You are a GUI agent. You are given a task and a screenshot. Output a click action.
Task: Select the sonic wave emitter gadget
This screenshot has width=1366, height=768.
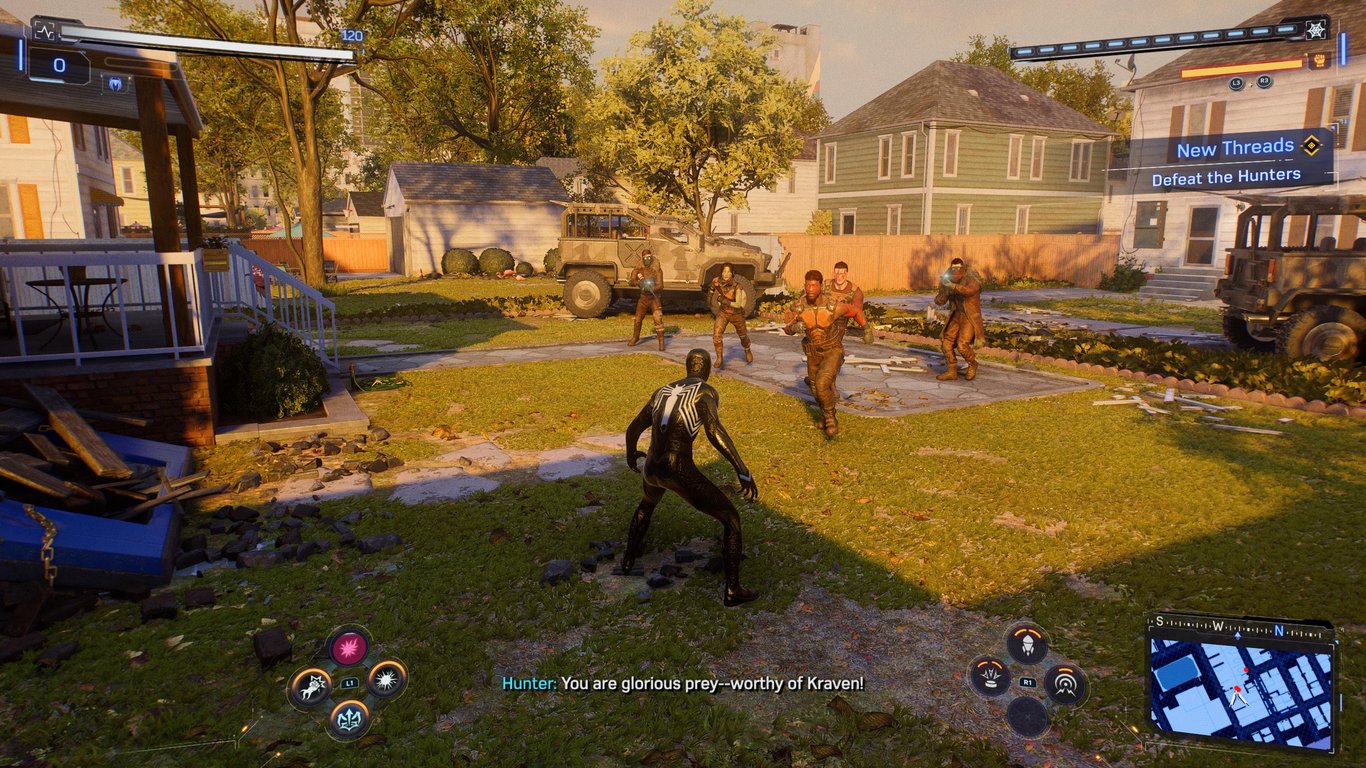point(1065,684)
